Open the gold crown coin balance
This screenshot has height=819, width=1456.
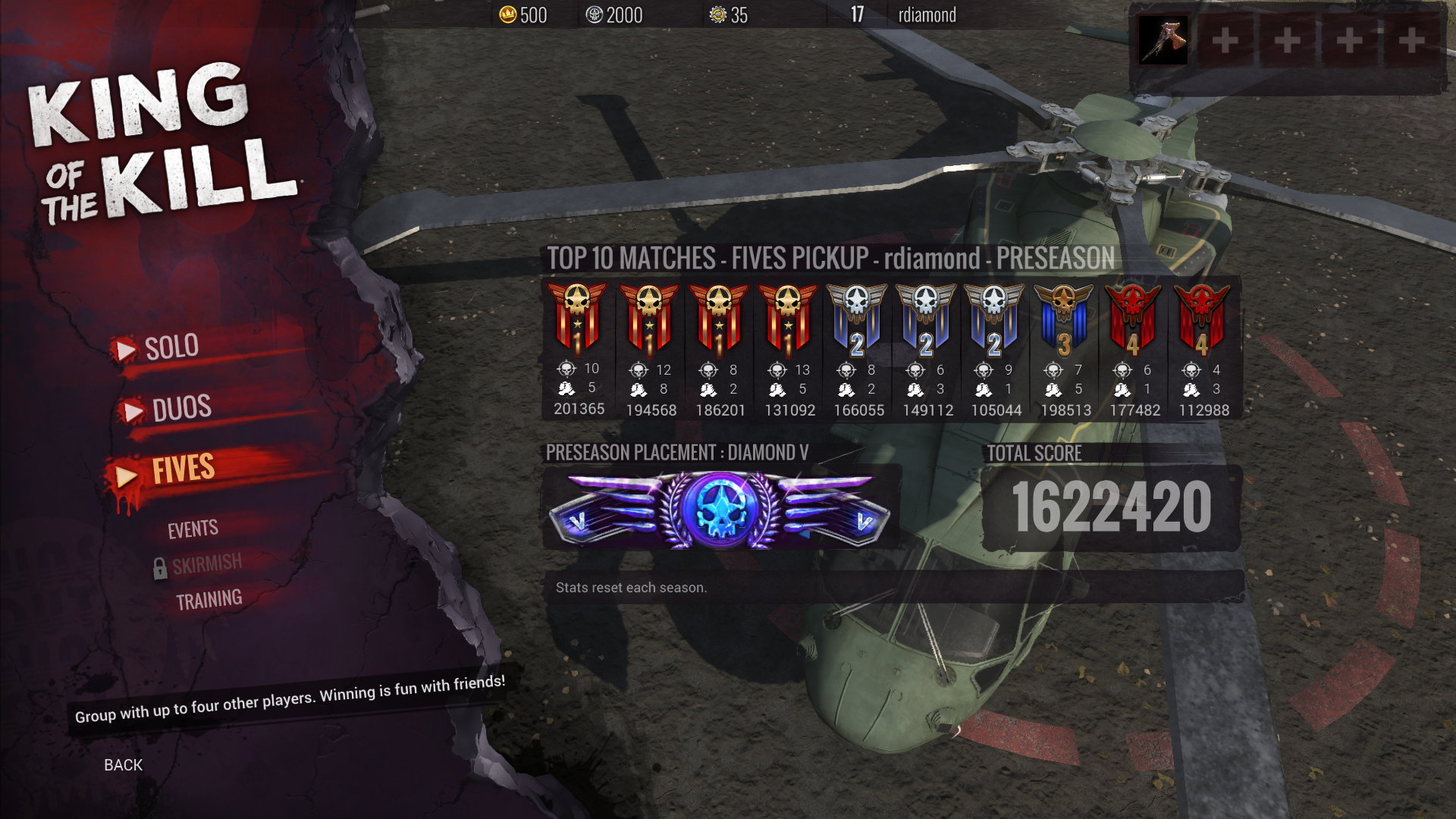point(523,14)
